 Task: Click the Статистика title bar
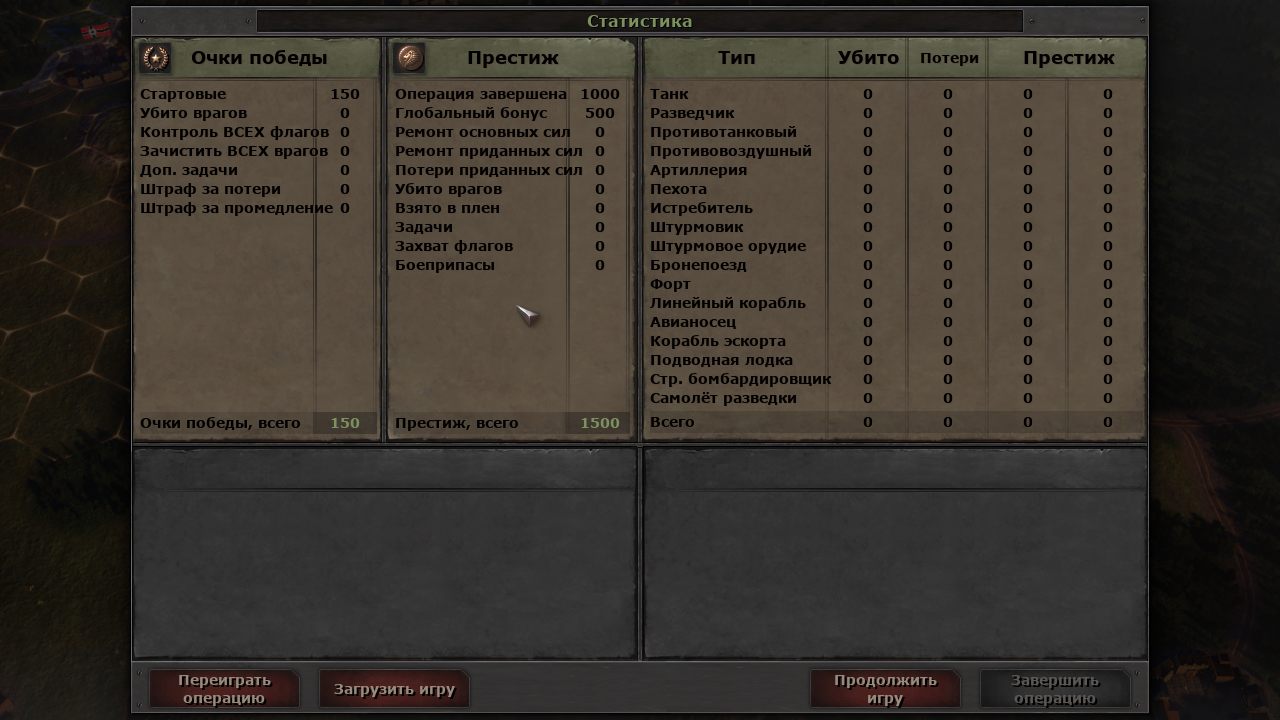[640, 20]
